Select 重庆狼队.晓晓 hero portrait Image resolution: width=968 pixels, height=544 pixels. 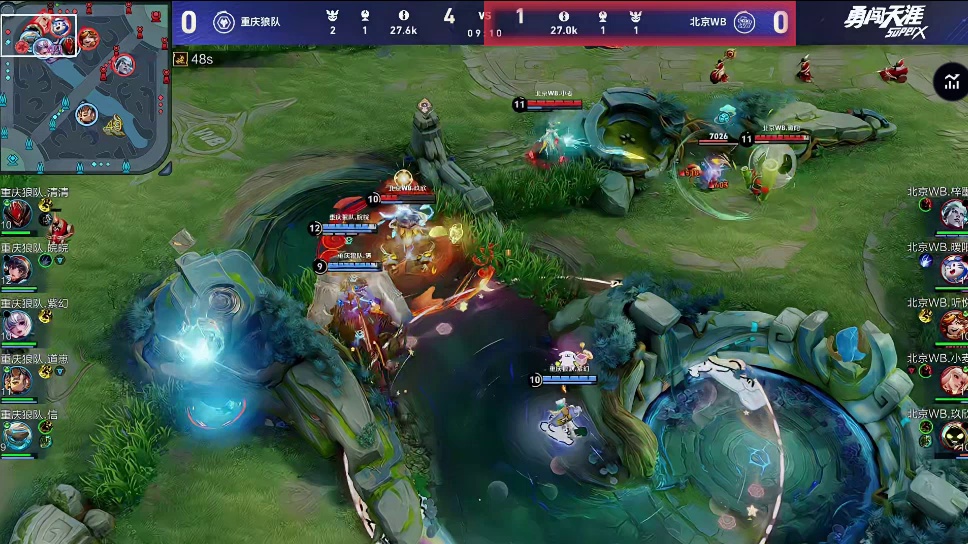click(x=17, y=268)
